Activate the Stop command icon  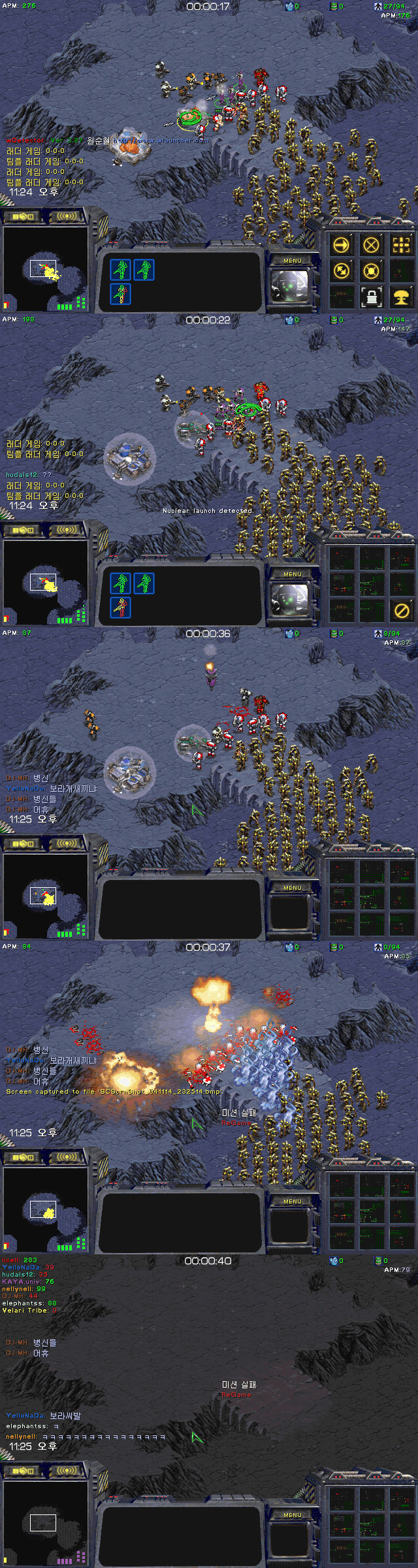point(371,245)
